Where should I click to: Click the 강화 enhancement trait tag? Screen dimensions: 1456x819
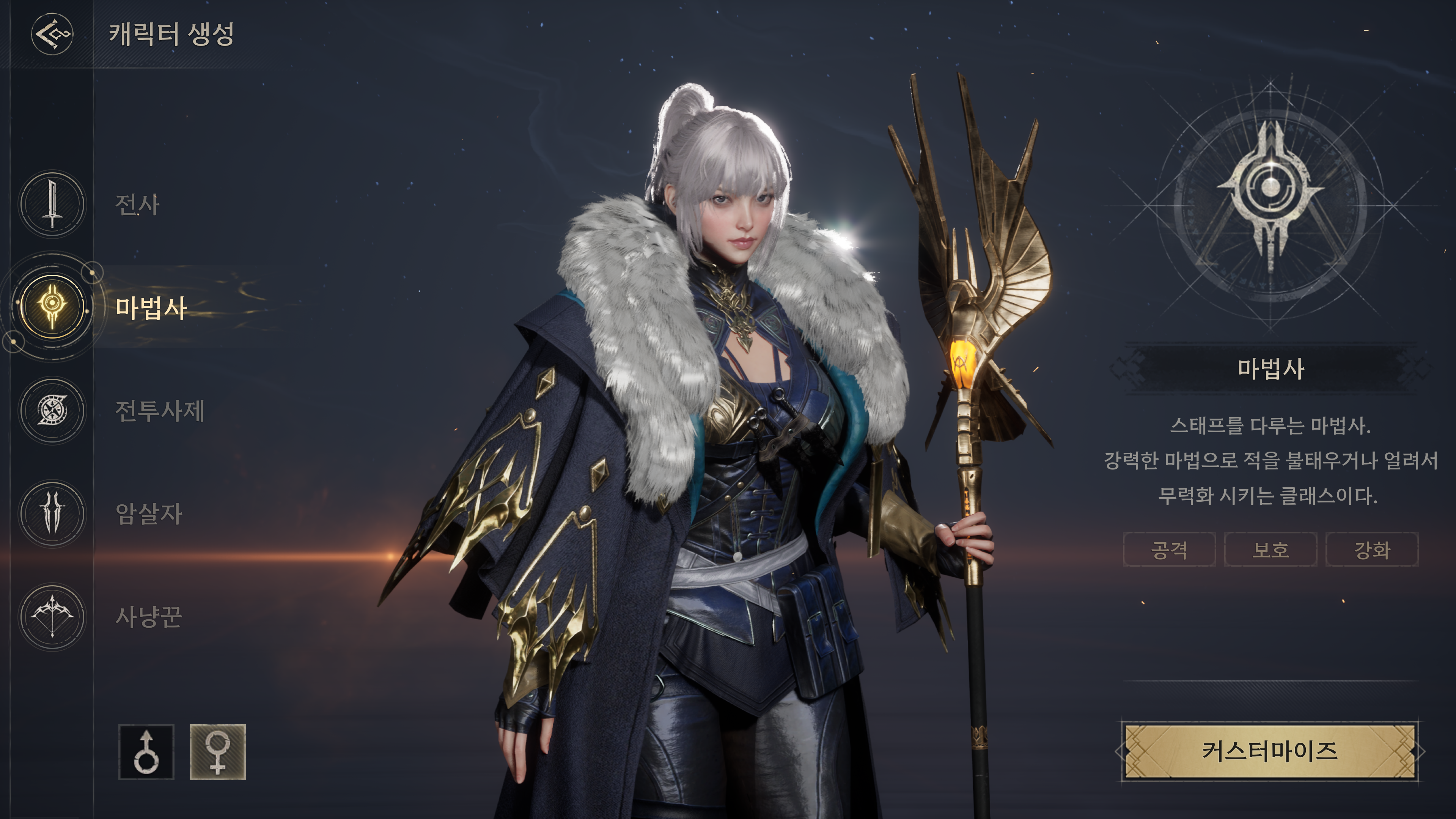tap(1372, 549)
